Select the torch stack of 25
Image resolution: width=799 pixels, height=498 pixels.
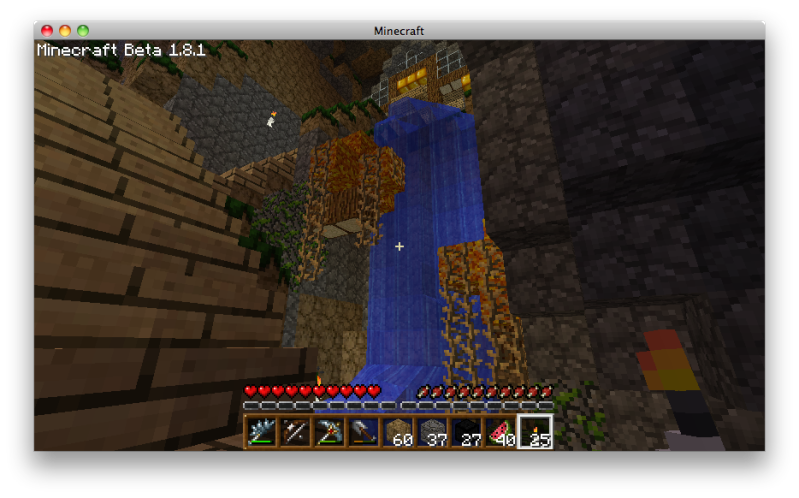[x=535, y=432]
